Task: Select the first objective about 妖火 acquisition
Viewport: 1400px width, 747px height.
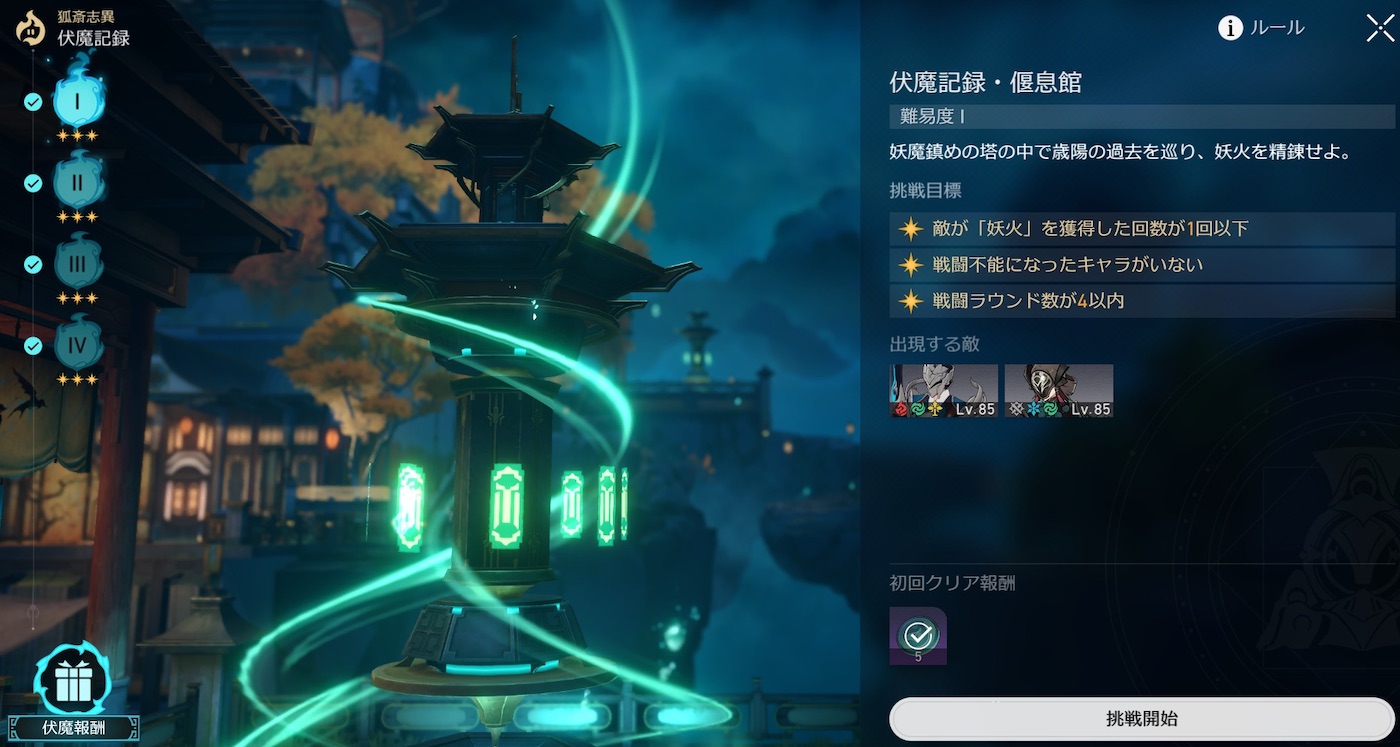Action: tap(1140, 230)
